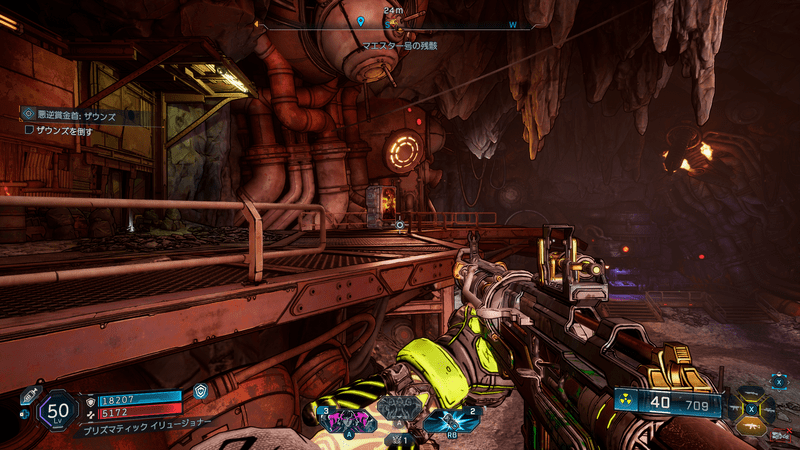Viewport: 800px width, 450px height.
Task: Tick the ザウンズを倒す objective checkbox
Action: [29, 130]
